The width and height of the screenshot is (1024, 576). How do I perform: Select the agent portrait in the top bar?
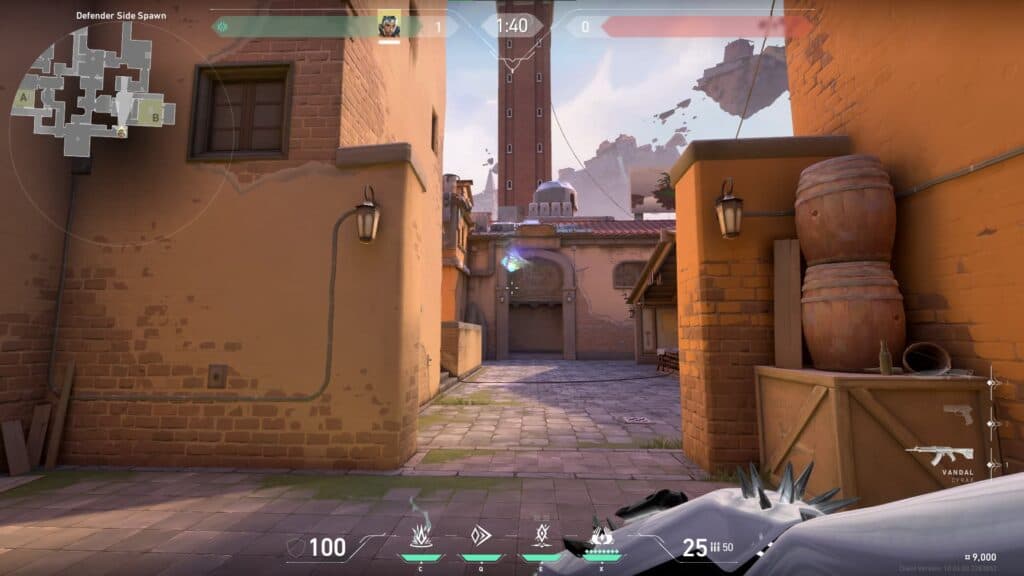coord(389,25)
